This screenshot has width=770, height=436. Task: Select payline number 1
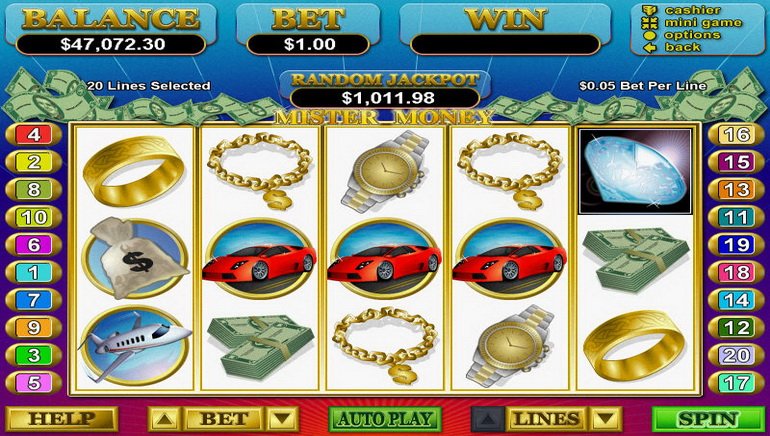click(x=33, y=272)
